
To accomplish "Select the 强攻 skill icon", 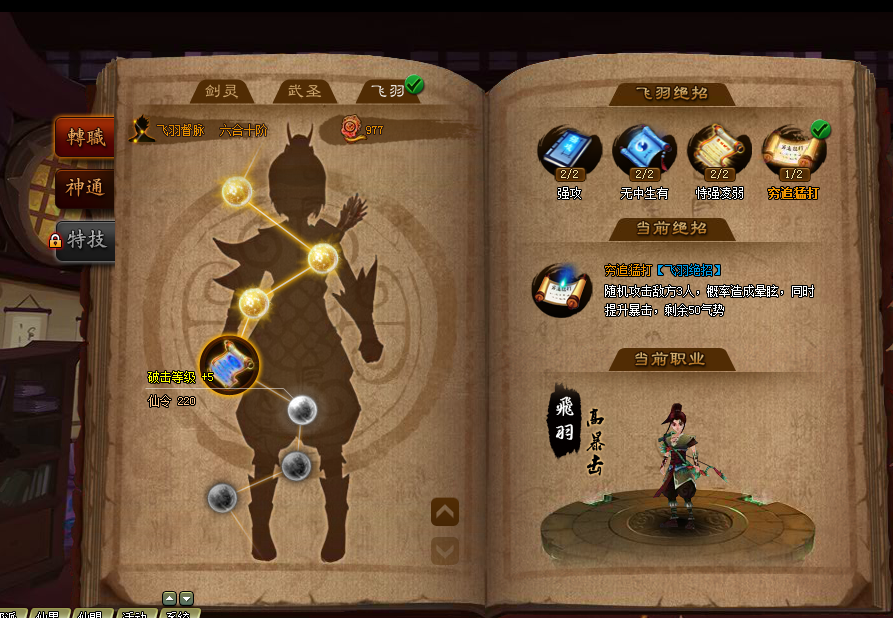I will [x=569, y=151].
